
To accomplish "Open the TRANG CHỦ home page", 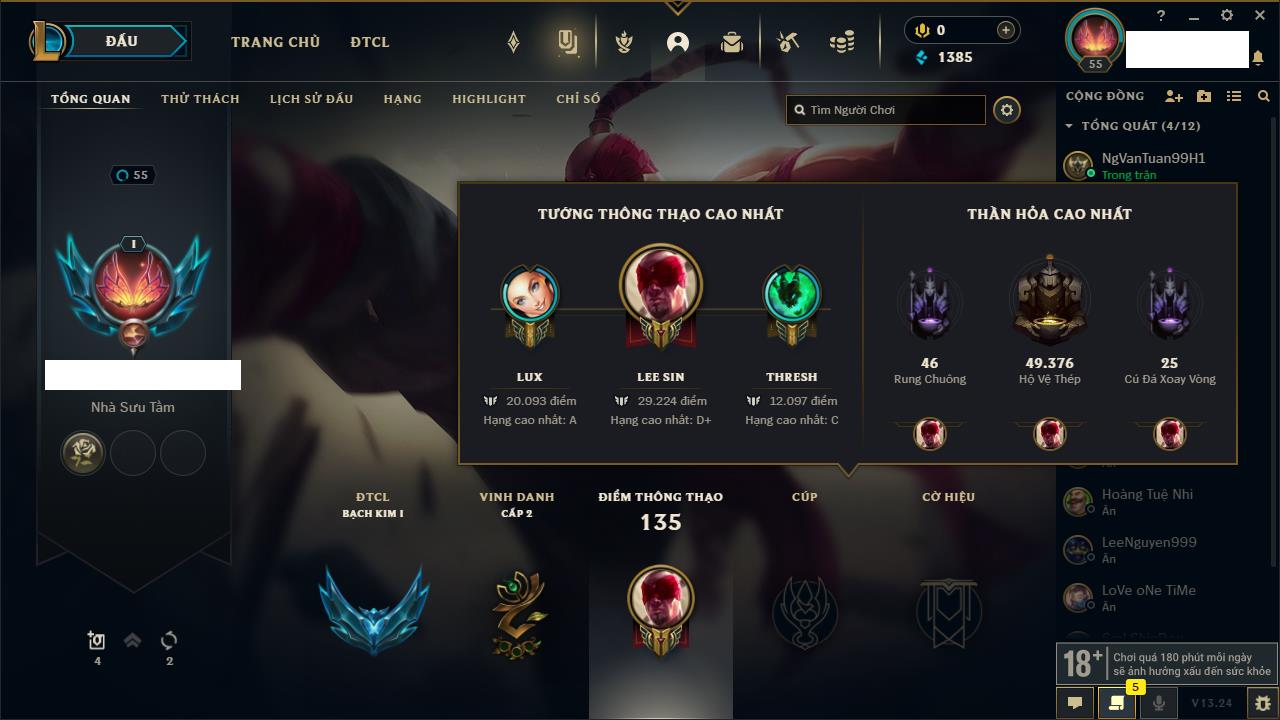I will pyautogui.click(x=275, y=42).
